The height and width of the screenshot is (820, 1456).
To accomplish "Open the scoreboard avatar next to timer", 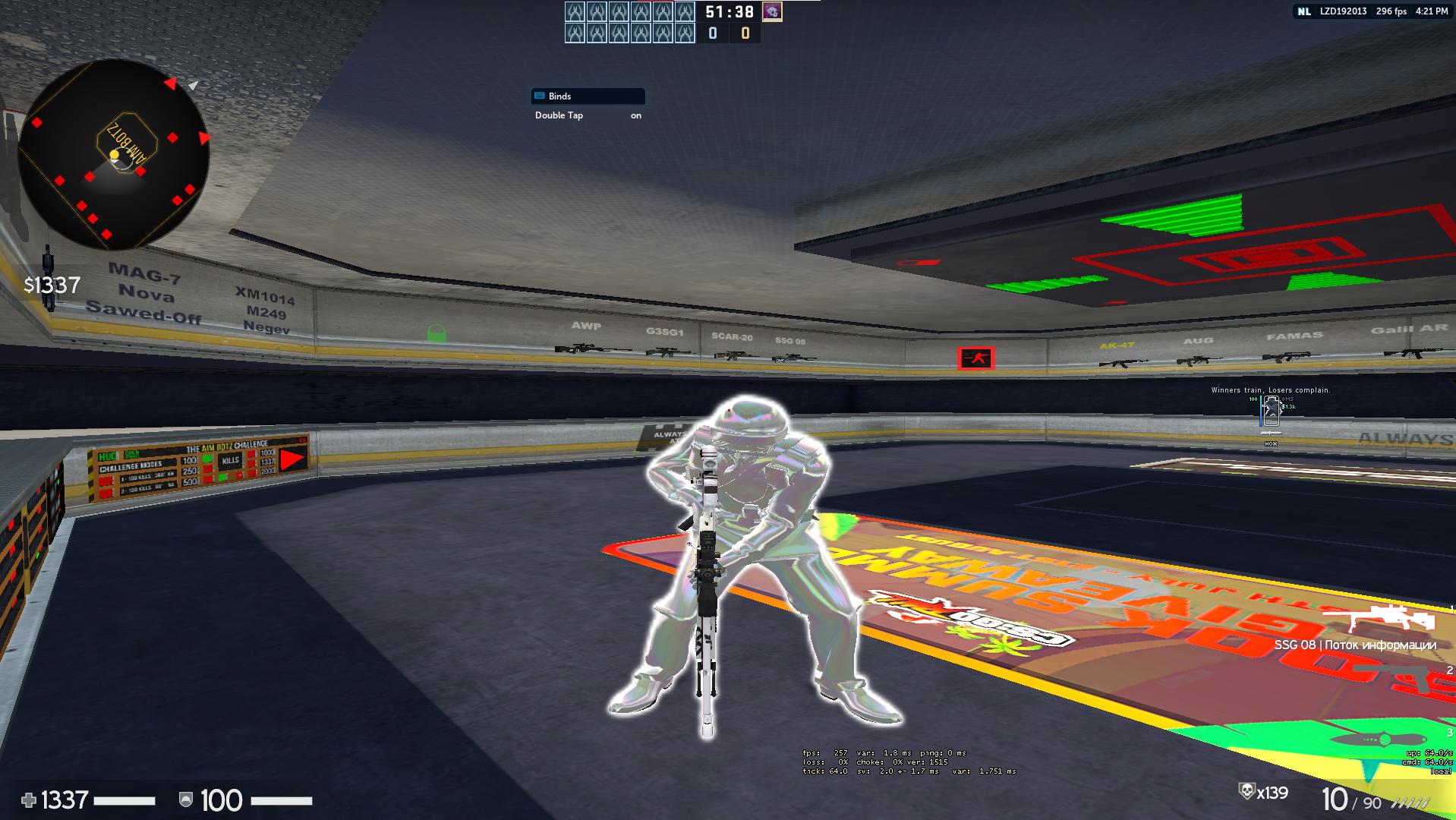I will pyautogui.click(x=772, y=12).
